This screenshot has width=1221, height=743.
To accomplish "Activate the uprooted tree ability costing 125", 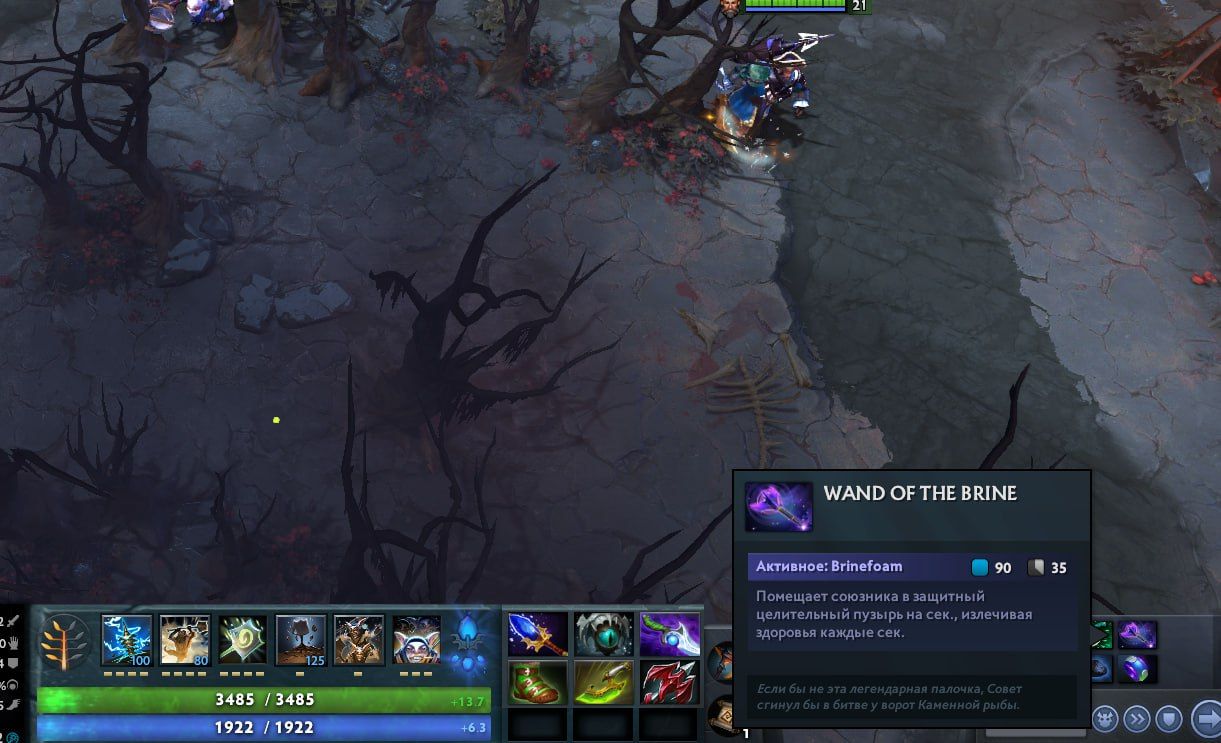I will point(301,640).
